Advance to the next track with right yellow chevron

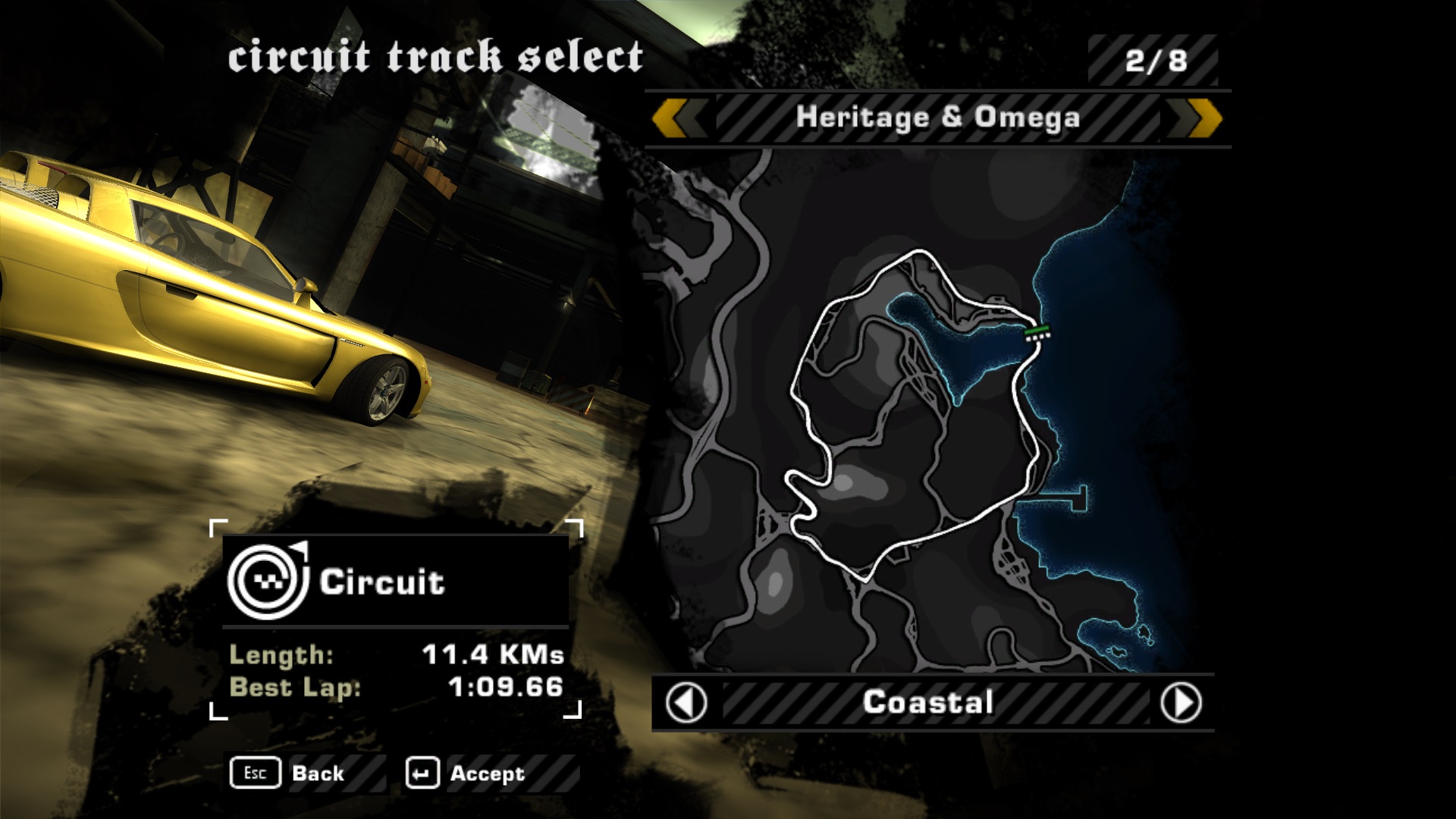[1195, 118]
